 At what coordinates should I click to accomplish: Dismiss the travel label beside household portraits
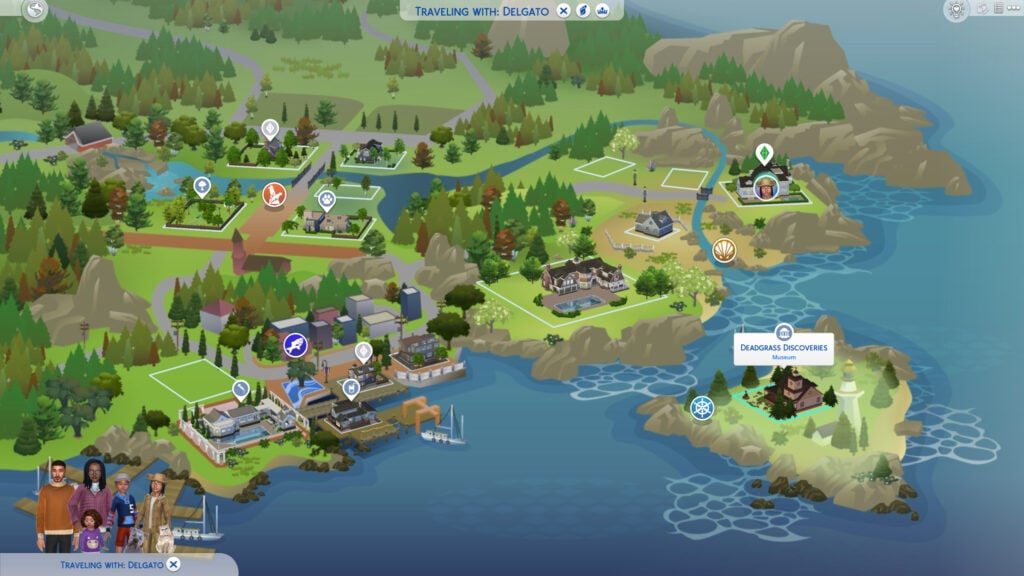173,565
